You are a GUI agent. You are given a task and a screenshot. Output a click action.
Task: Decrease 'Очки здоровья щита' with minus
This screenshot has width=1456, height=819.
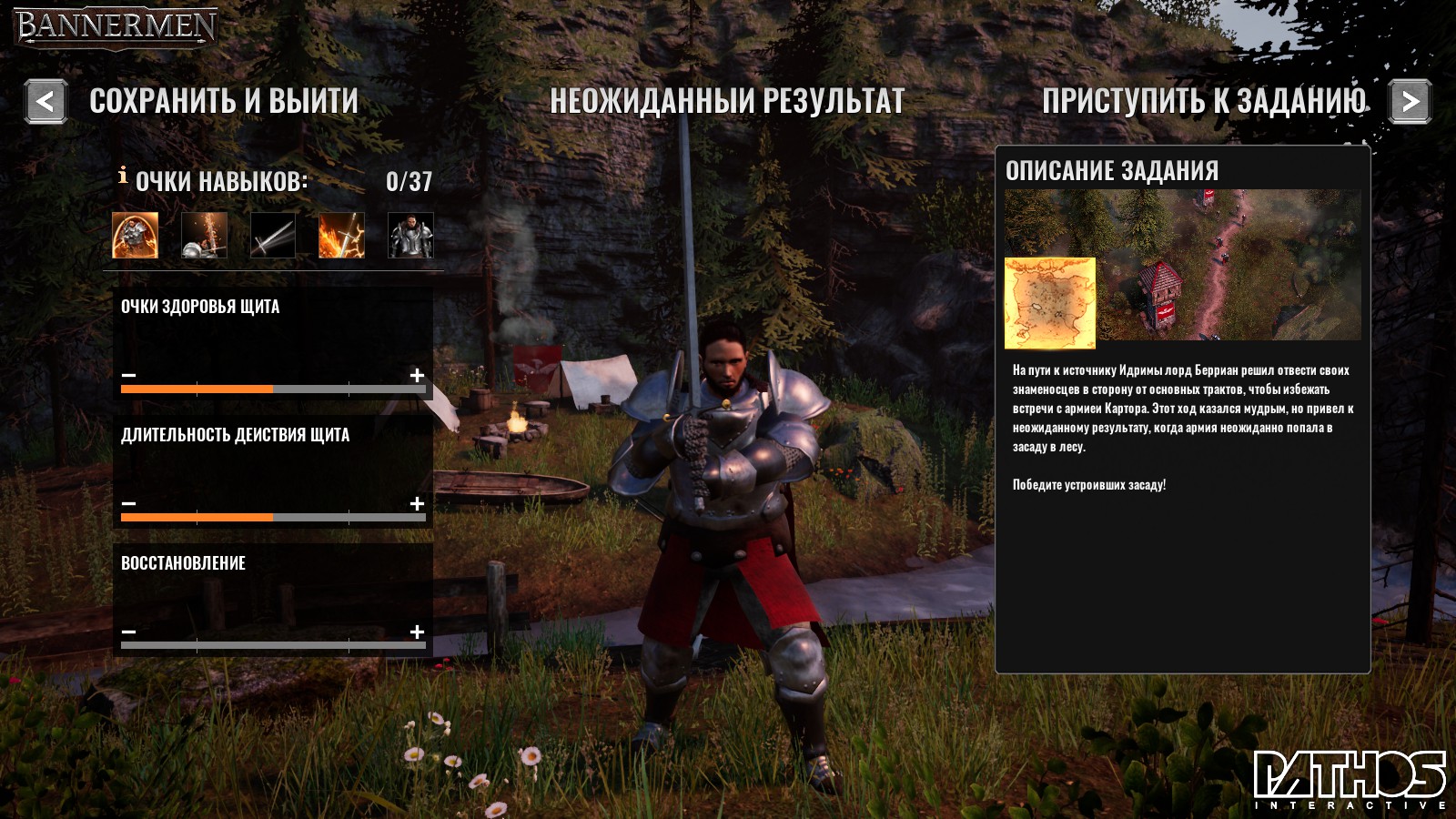[x=129, y=375]
